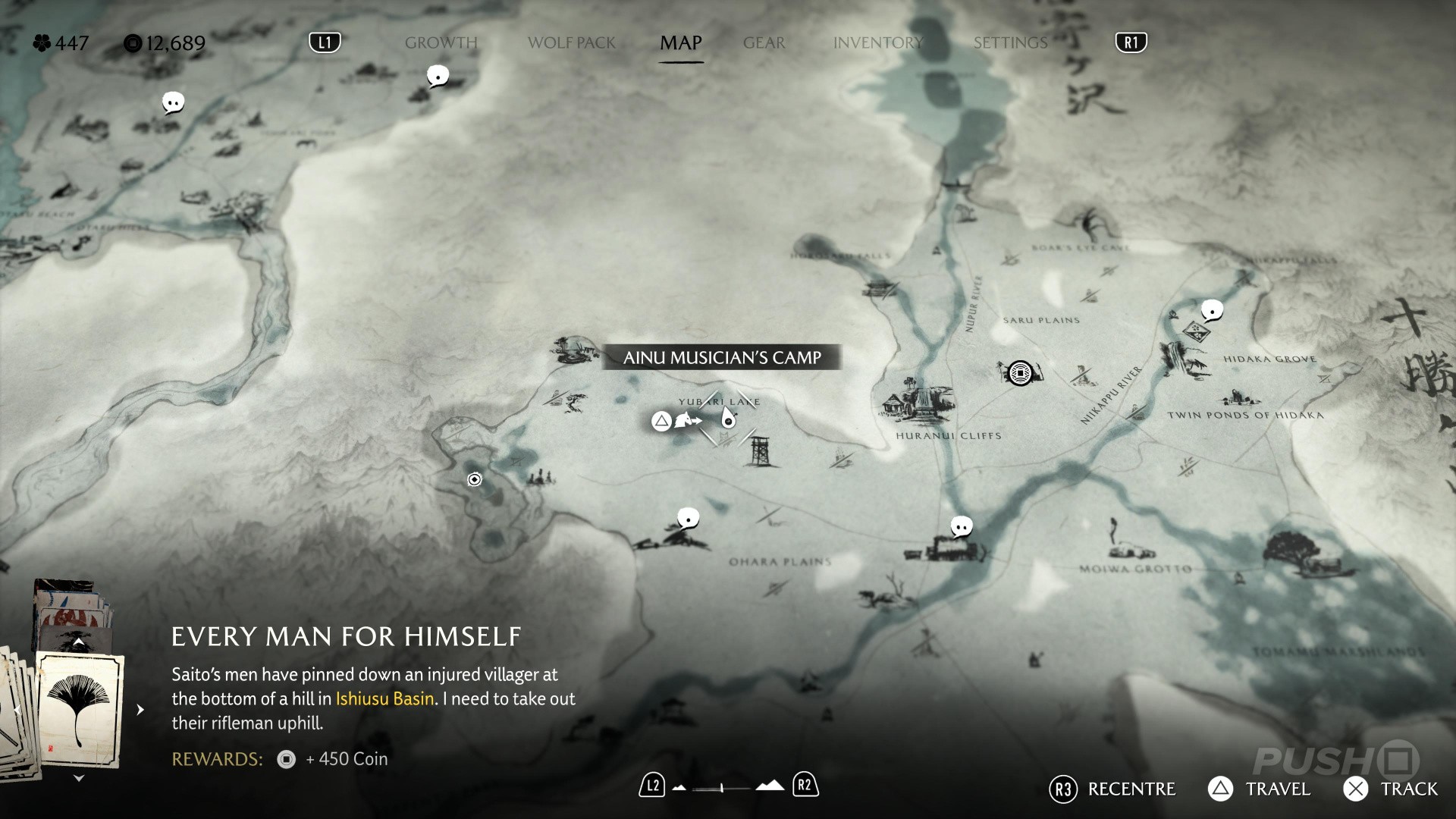Open the Wolf Pack tab

572,43
